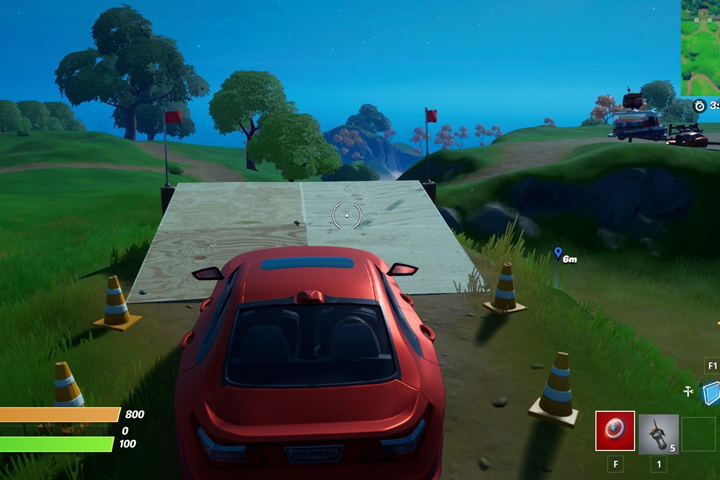The image size is (720, 480).
Task: Choose the grenade slot with 5 count
Action: click(658, 433)
